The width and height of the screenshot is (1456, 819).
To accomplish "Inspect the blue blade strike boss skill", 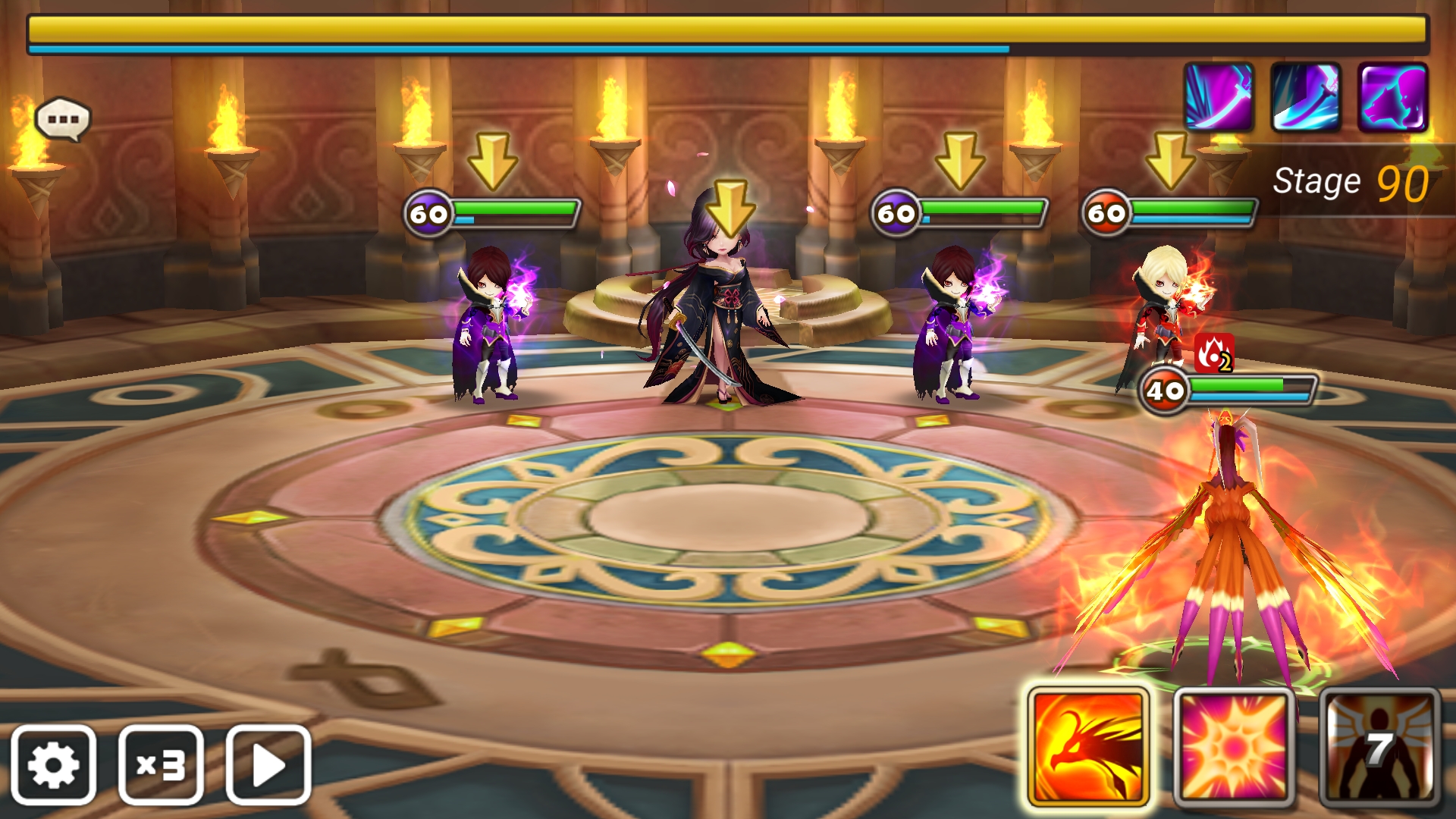I will click(x=1305, y=97).
